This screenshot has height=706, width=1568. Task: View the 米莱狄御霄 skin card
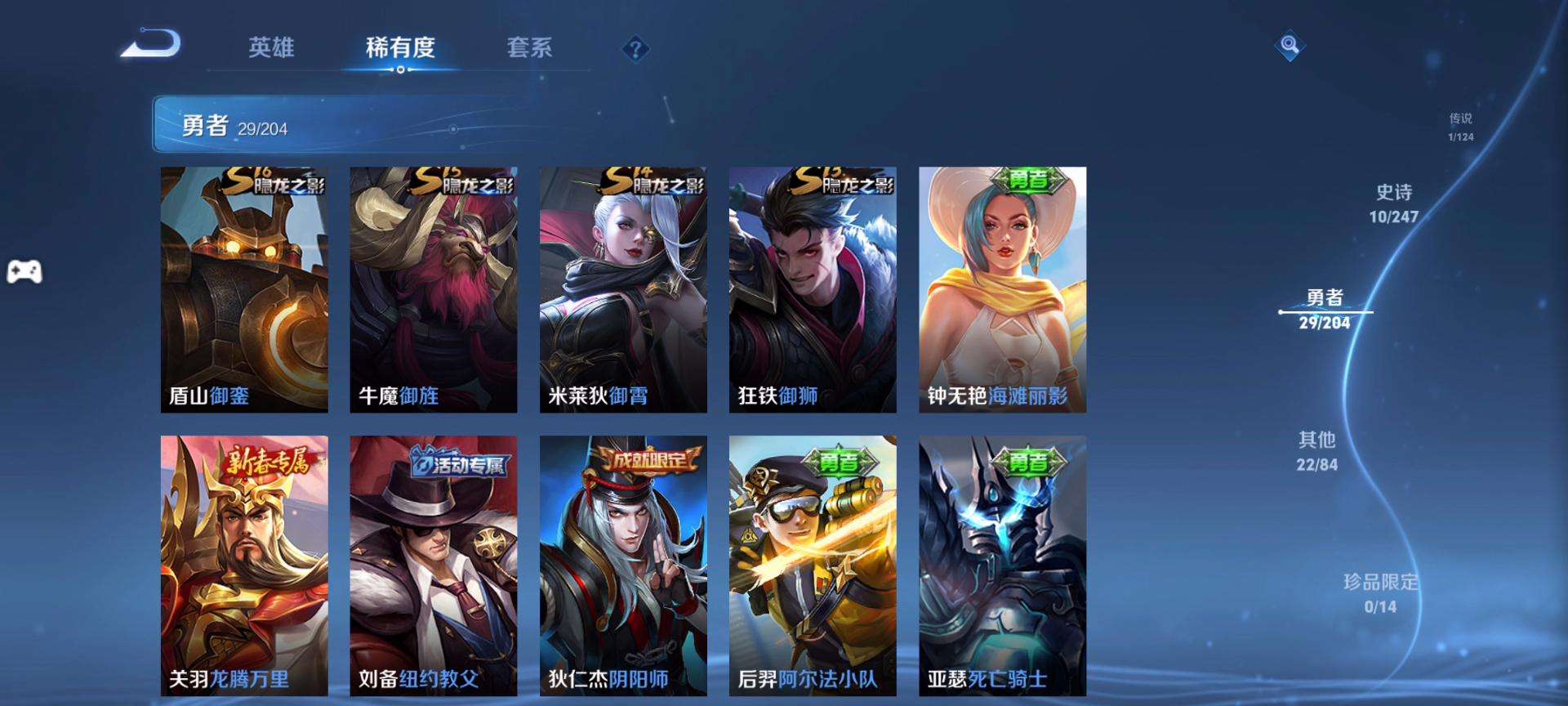click(x=623, y=289)
